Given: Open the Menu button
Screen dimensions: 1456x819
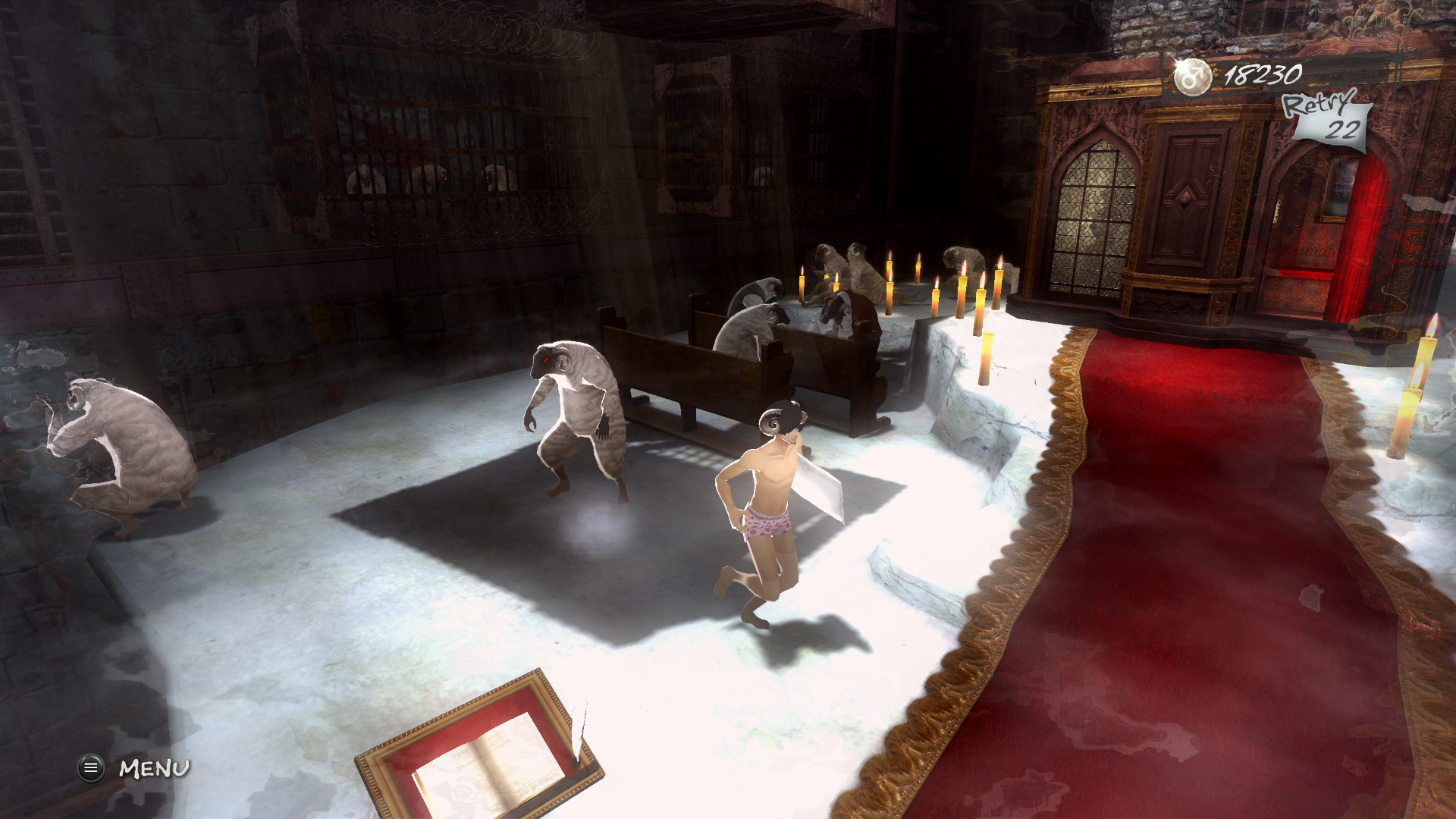Looking at the screenshot, I should (x=91, y=768).
